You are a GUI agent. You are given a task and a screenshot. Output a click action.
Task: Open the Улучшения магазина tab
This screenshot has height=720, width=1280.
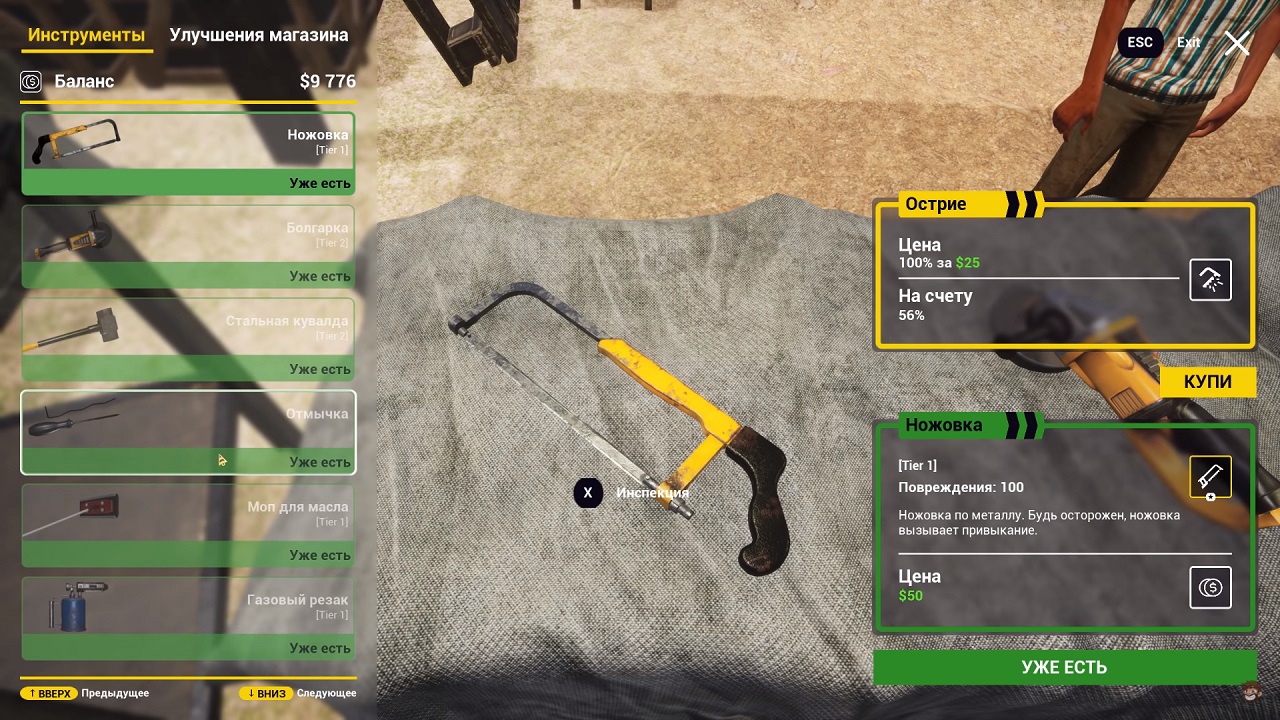tap(259, 36)
